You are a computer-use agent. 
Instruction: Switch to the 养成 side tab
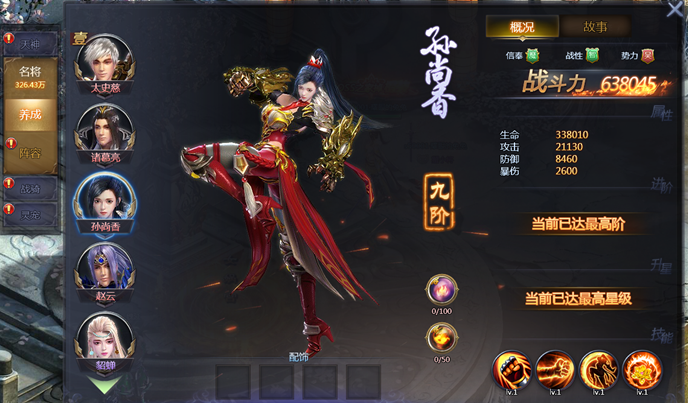[30, 115]
